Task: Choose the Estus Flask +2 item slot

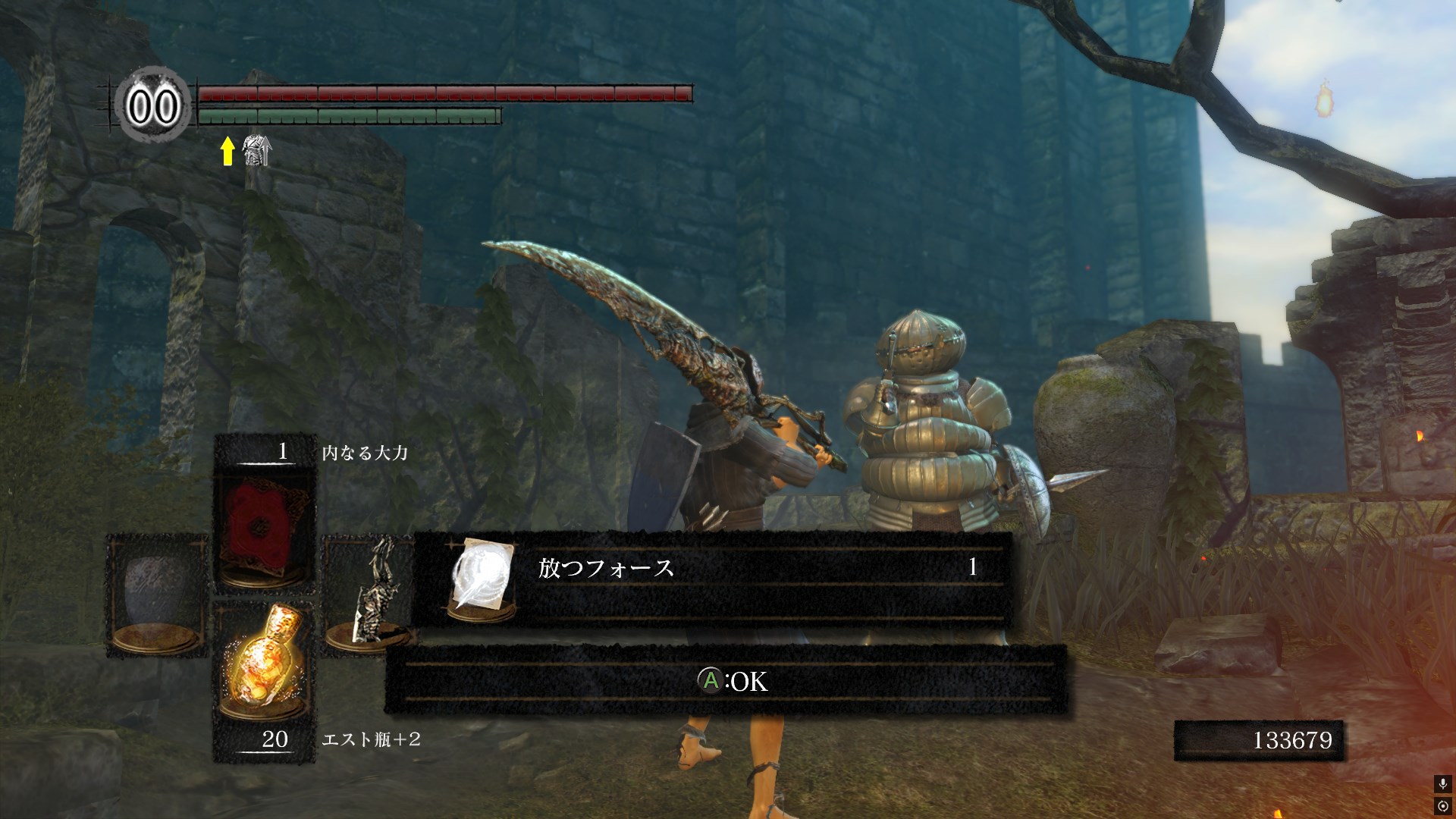Action: (262, 666)
